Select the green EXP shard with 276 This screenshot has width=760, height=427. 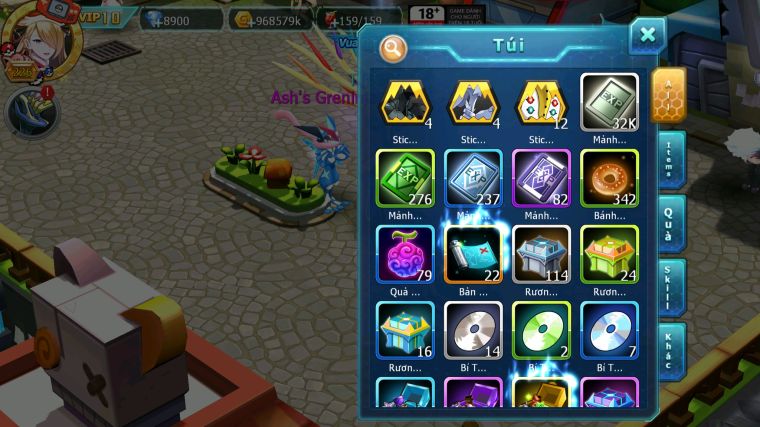(405, 179)
